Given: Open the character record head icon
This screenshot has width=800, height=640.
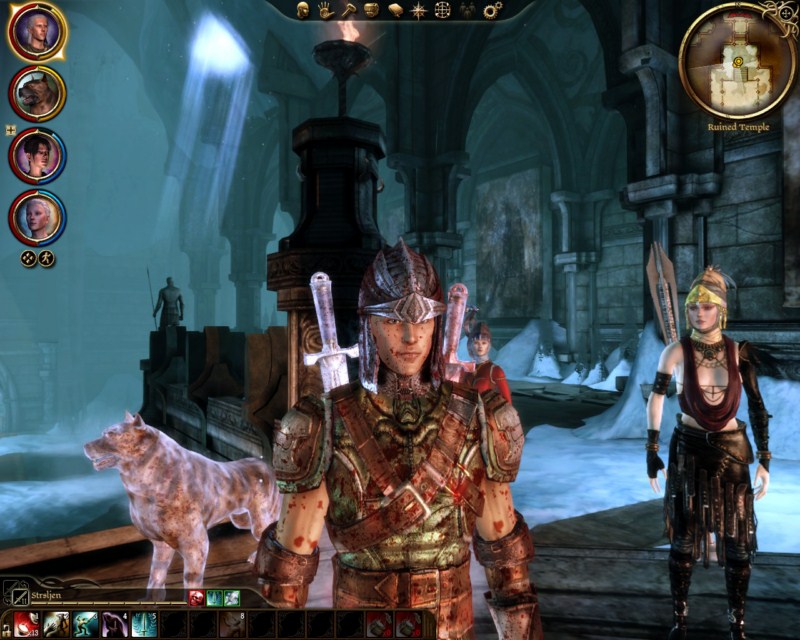Looking at the screenshot, I should (x=302, y=10).
